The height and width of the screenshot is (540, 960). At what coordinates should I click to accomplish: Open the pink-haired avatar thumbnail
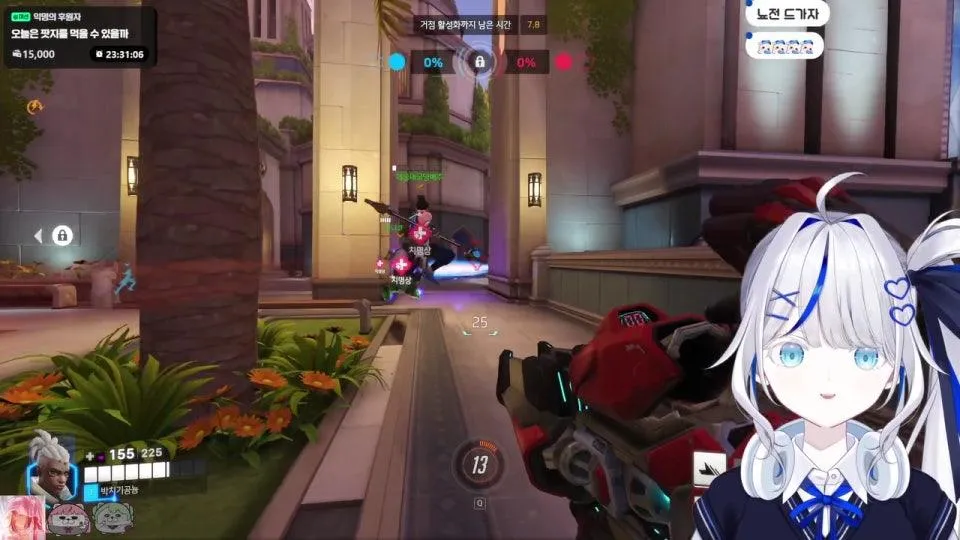22,518
